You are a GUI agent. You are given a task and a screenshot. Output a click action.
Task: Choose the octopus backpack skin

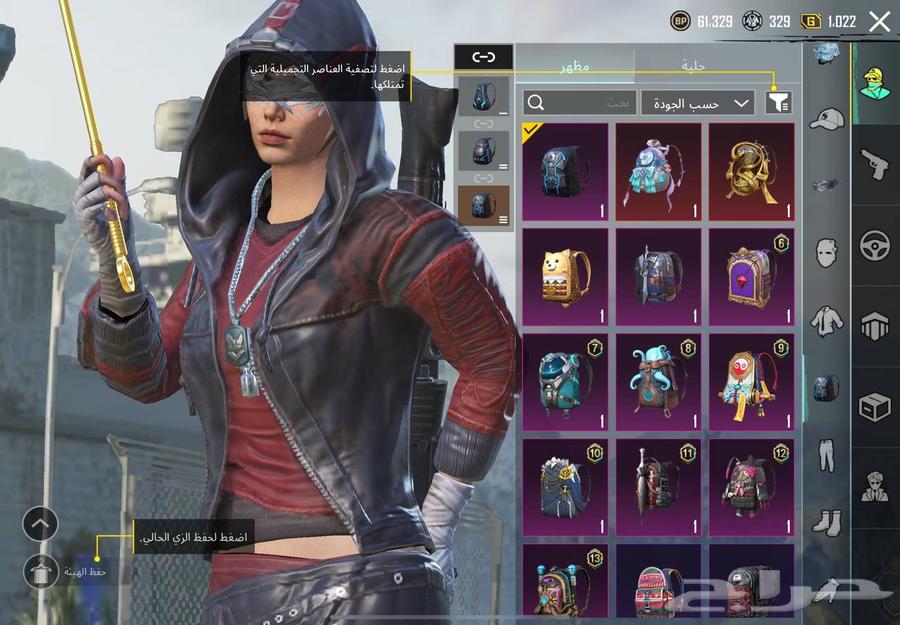click(x=658, y=383)
